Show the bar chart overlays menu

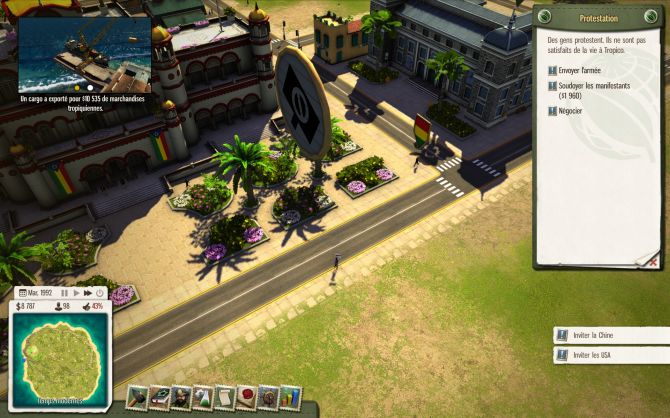click(x=290, y=397)
